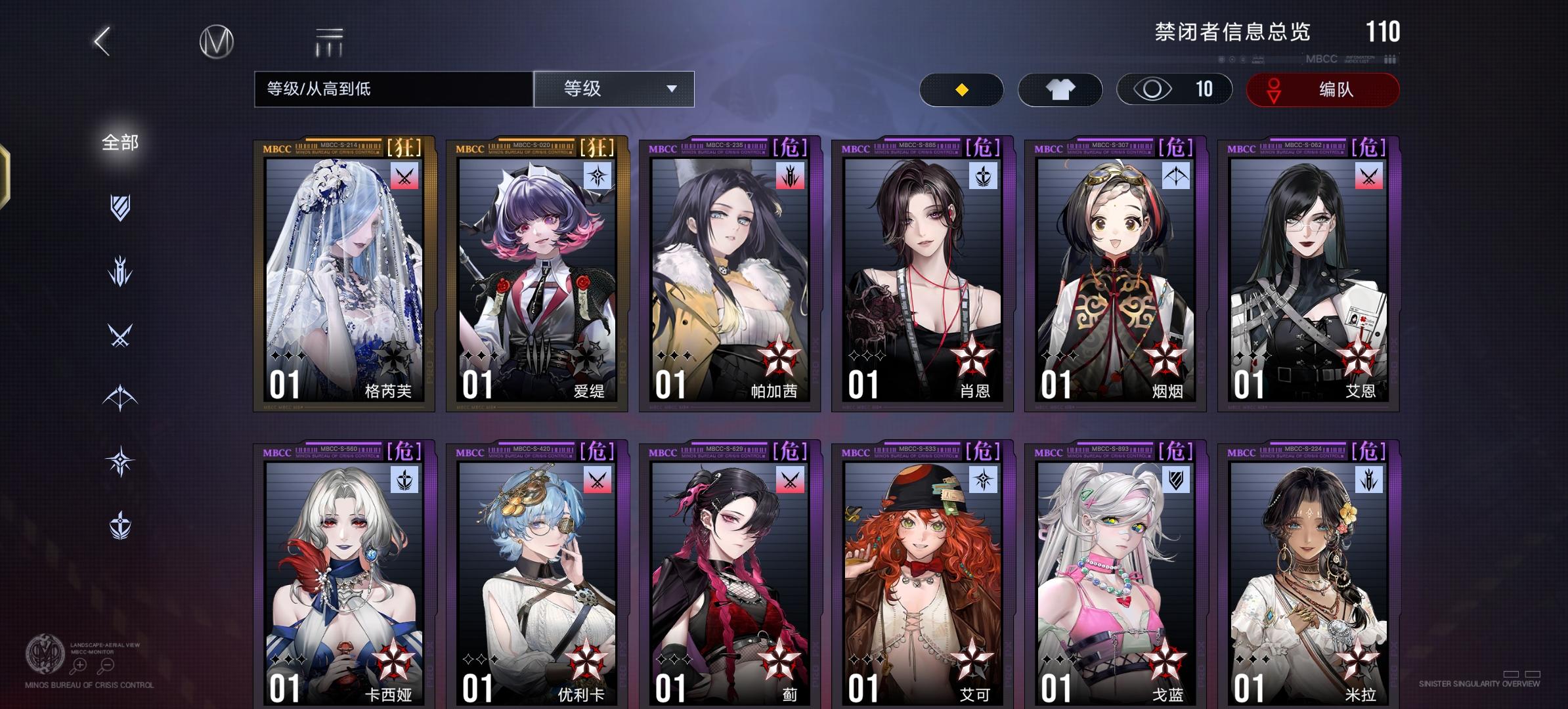Image resolution: width=1568 pixels, height=709 pixels.
Task: Choose the bottom shield-crest class filter
Action: coord(120,524)
